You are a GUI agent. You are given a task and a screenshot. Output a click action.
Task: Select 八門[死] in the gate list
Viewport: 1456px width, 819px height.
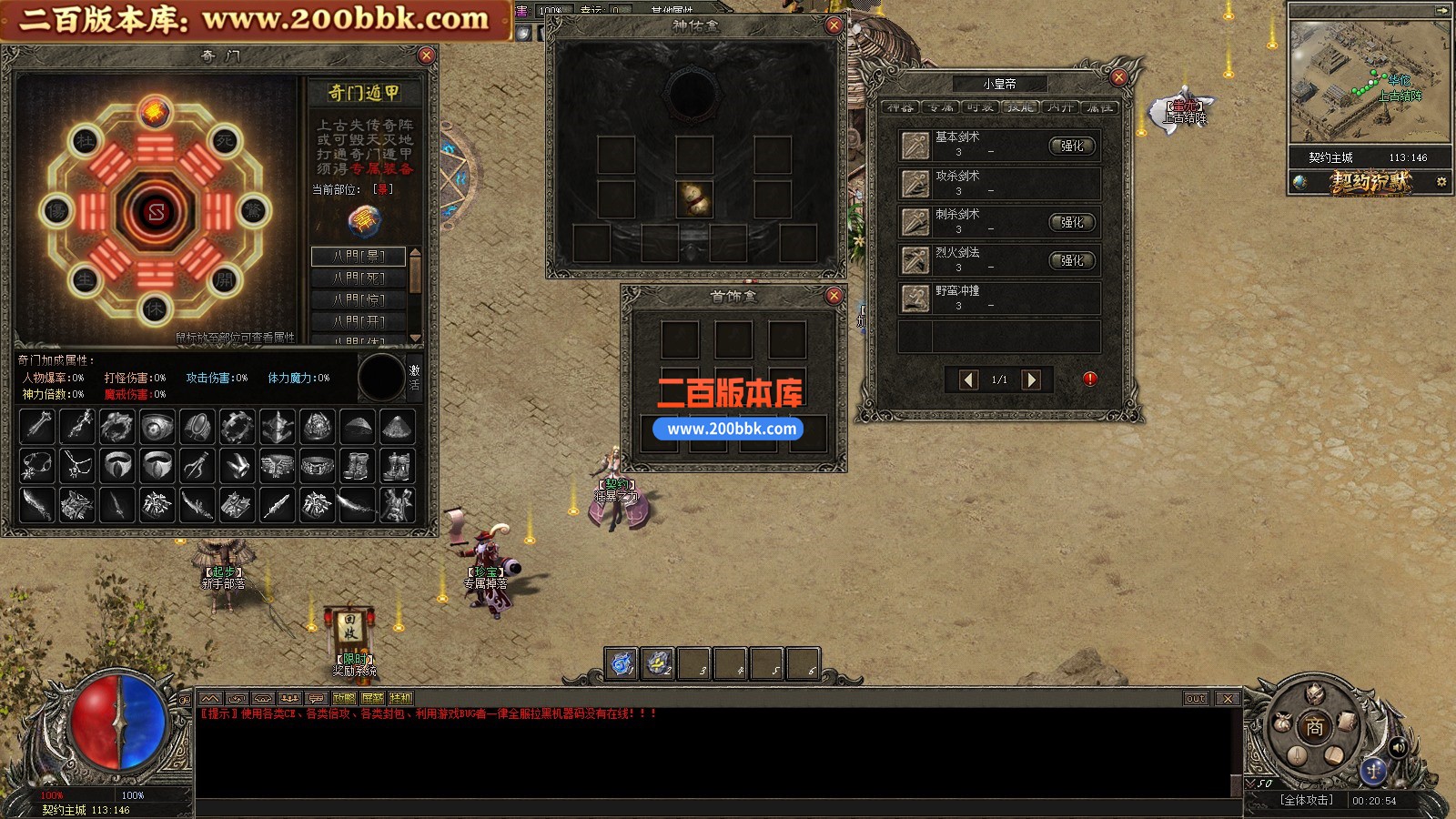pyautogui.click(x=359, y=278)
